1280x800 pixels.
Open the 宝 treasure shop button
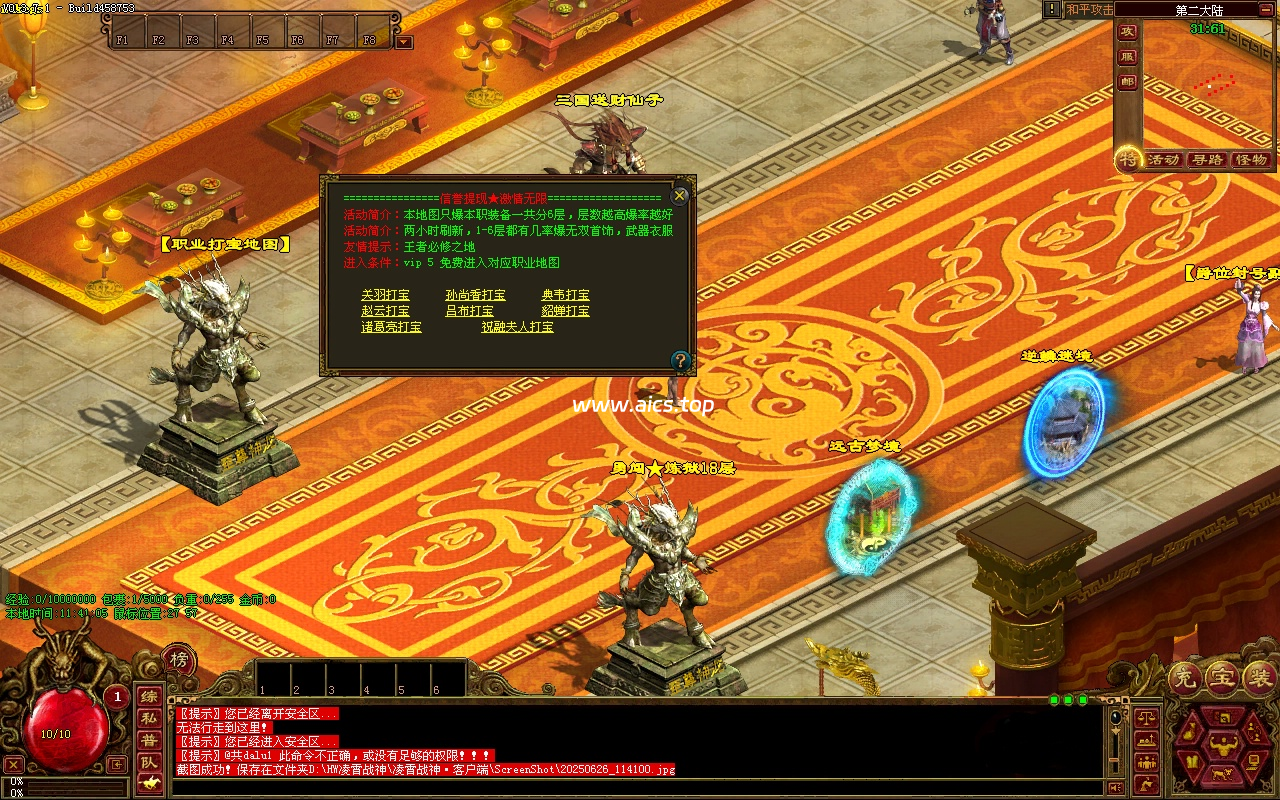coord(1222,679)
